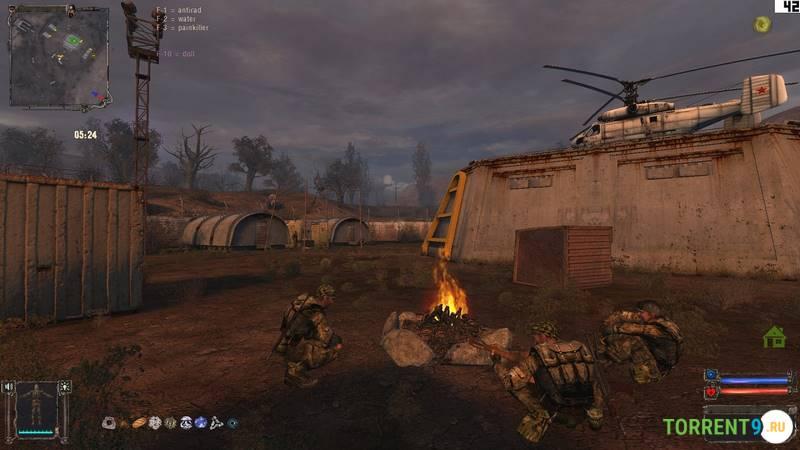800x450 pixels.
Task: Click the green house icon
Action: point(774,337)
